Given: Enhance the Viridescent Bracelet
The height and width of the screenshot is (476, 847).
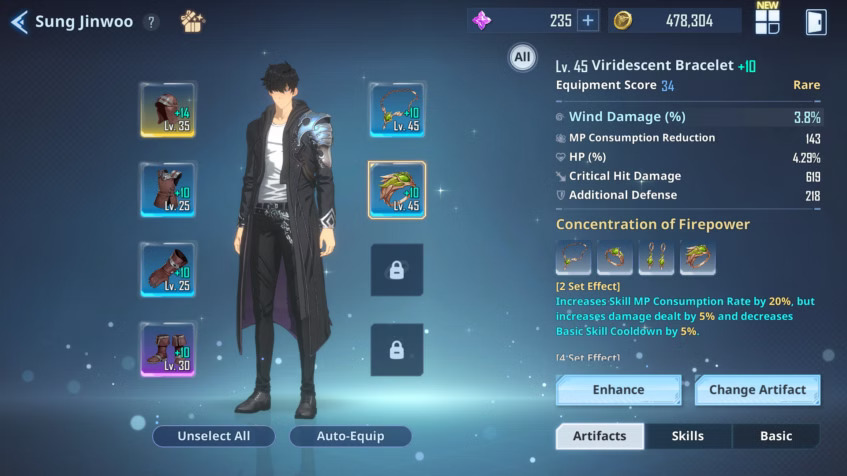Looking at the screenshot, I should (618, 390).
